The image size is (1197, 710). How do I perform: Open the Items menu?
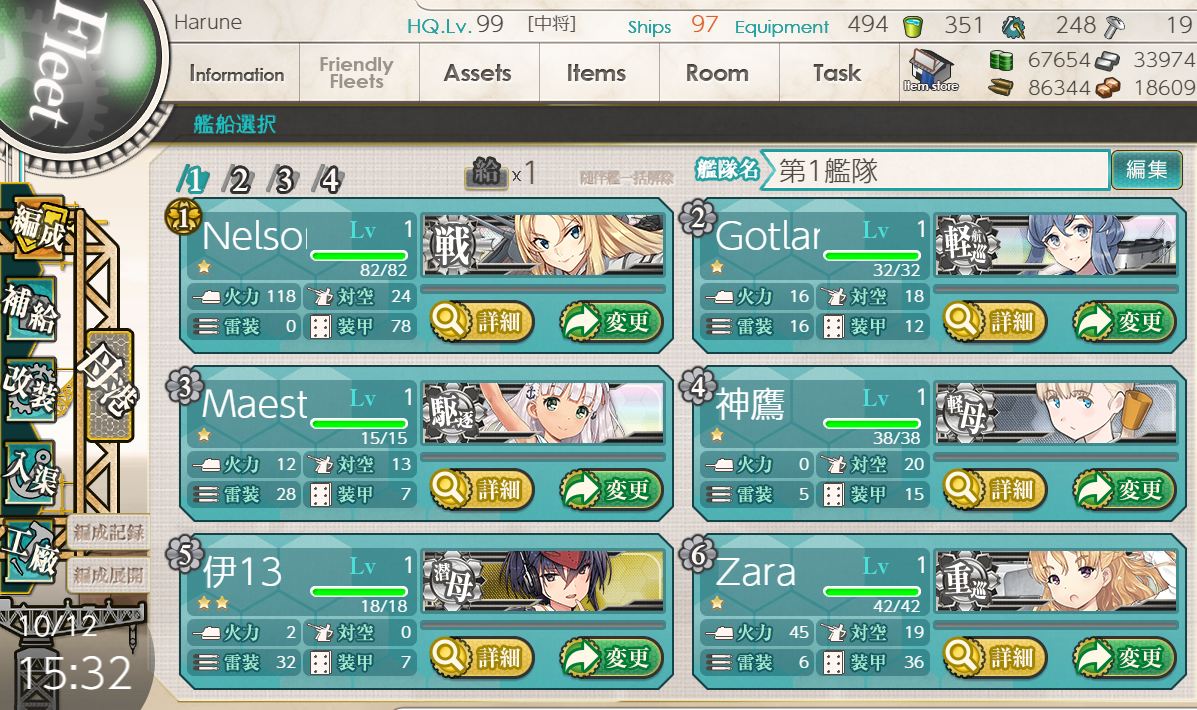596,74
